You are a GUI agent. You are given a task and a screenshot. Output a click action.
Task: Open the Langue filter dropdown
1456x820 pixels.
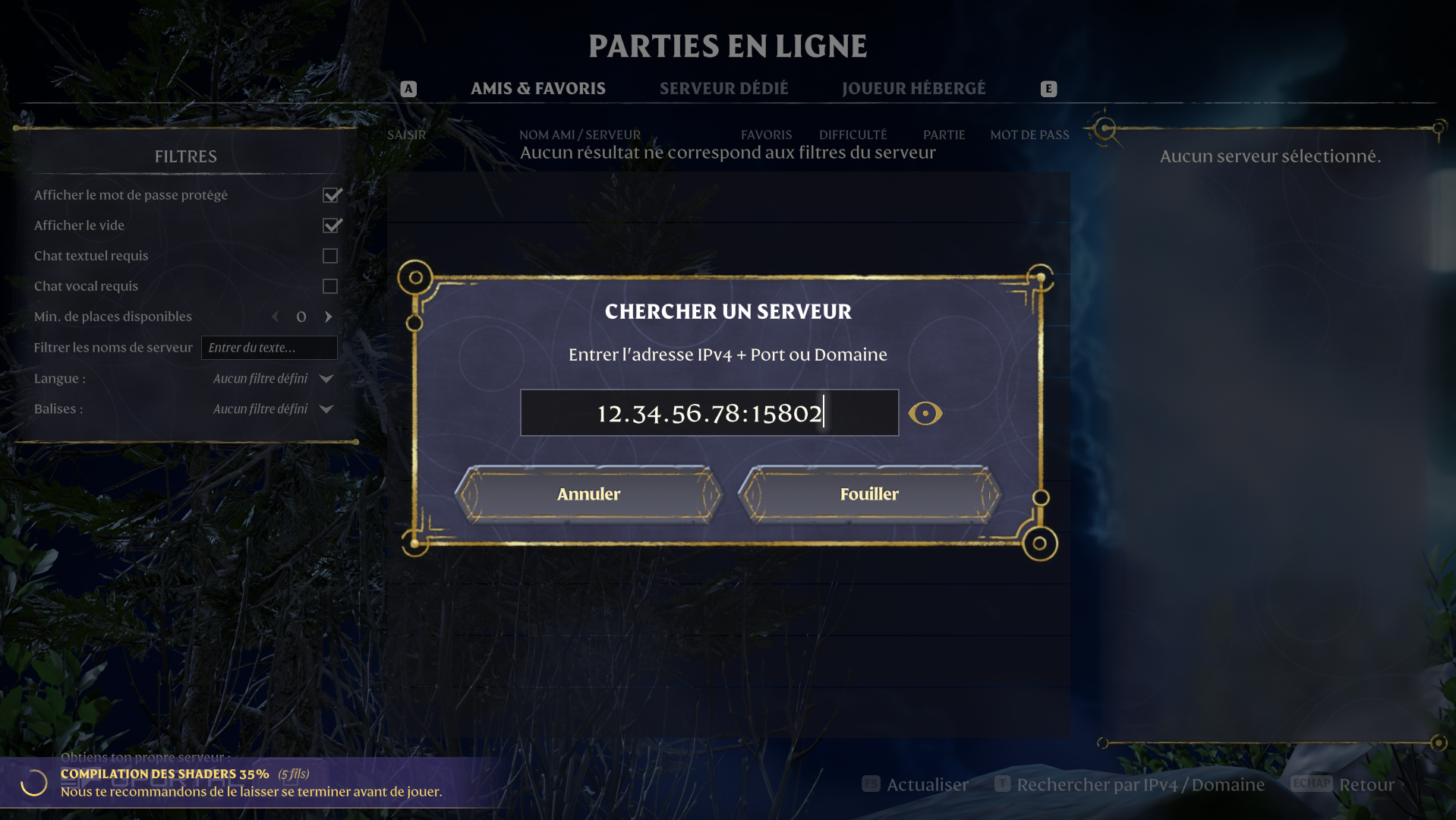click(x=326, y=378)
